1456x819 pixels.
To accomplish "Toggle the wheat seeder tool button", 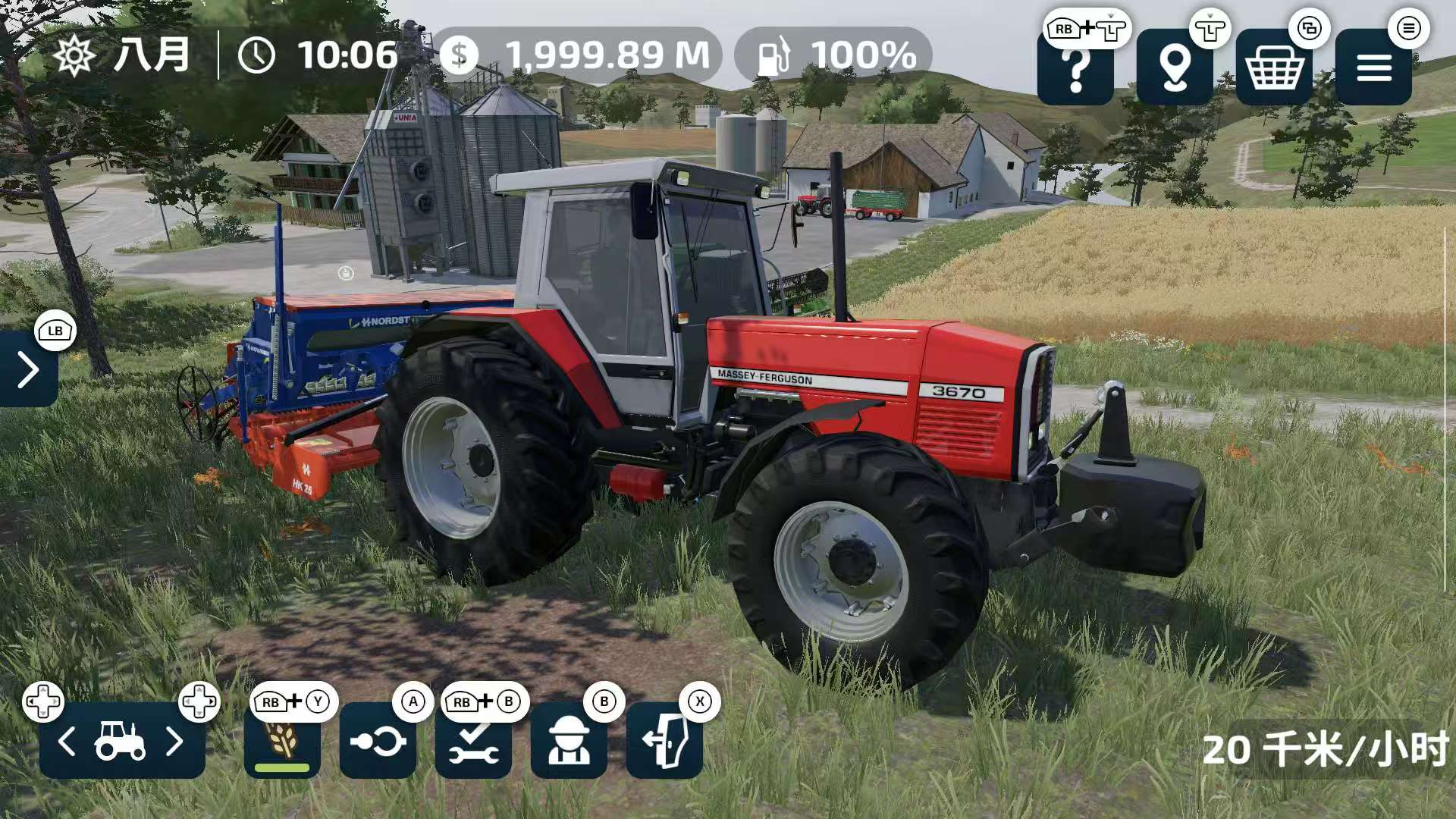I will [282, 741].
